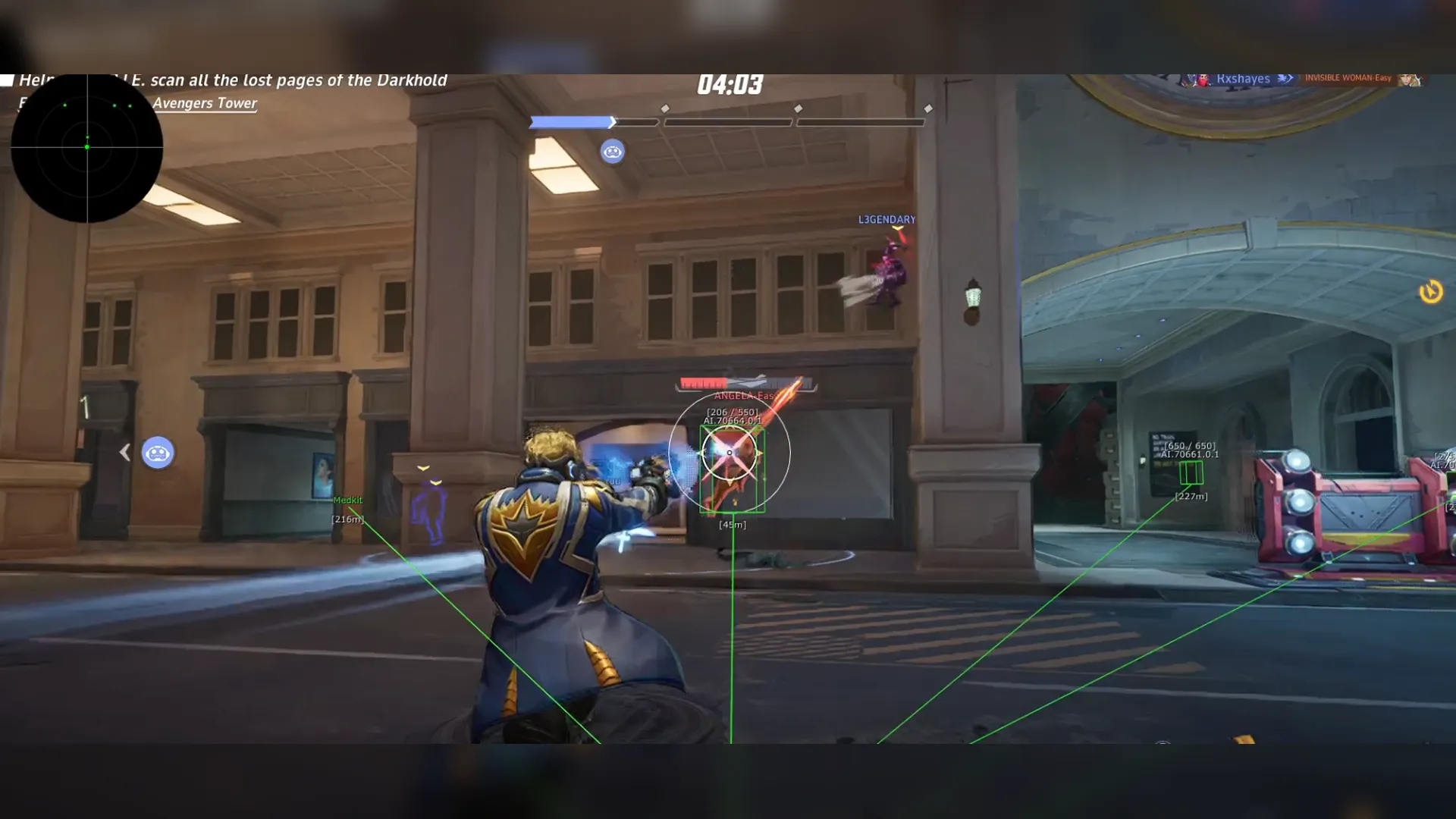Click the Invisible Woman portrait in the kill feed
This screenshot has width=1456, height=819.
pos(1409,79)
